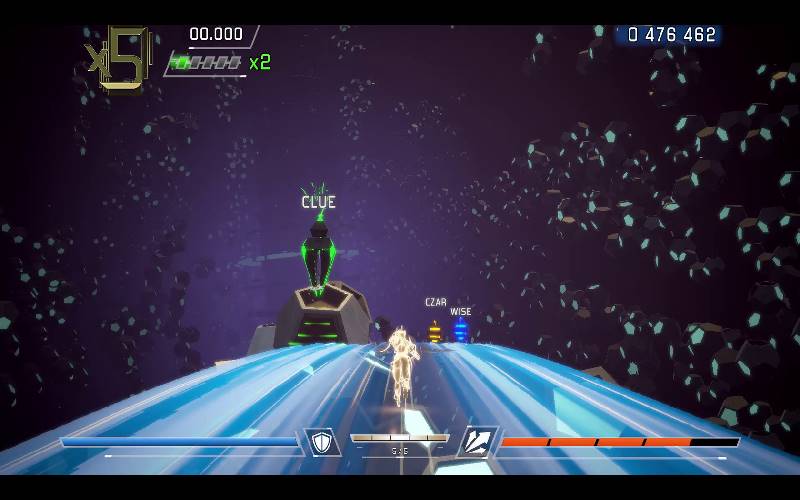This screenshot has width=800, height=500.
Task: Trigger the triple-arrow dash ability icon
Action: pyautogui.click(x=478, y=442)
